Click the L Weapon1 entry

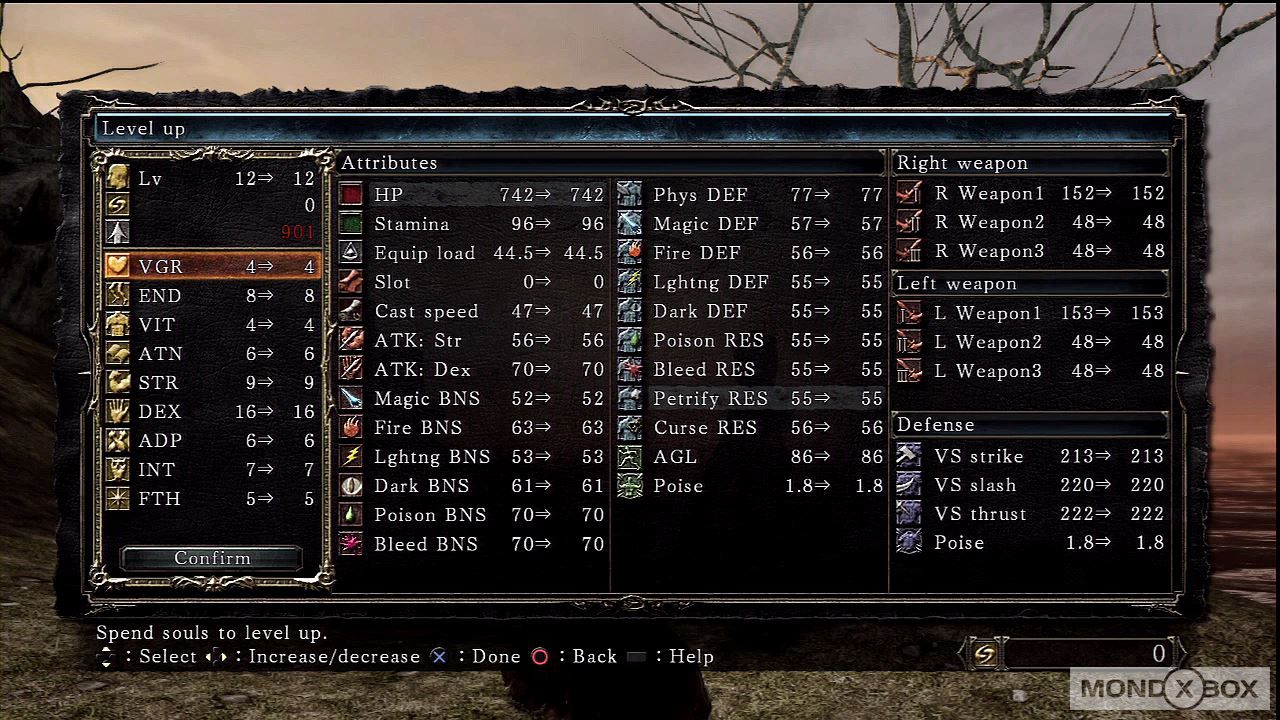tap(1030, 314)
